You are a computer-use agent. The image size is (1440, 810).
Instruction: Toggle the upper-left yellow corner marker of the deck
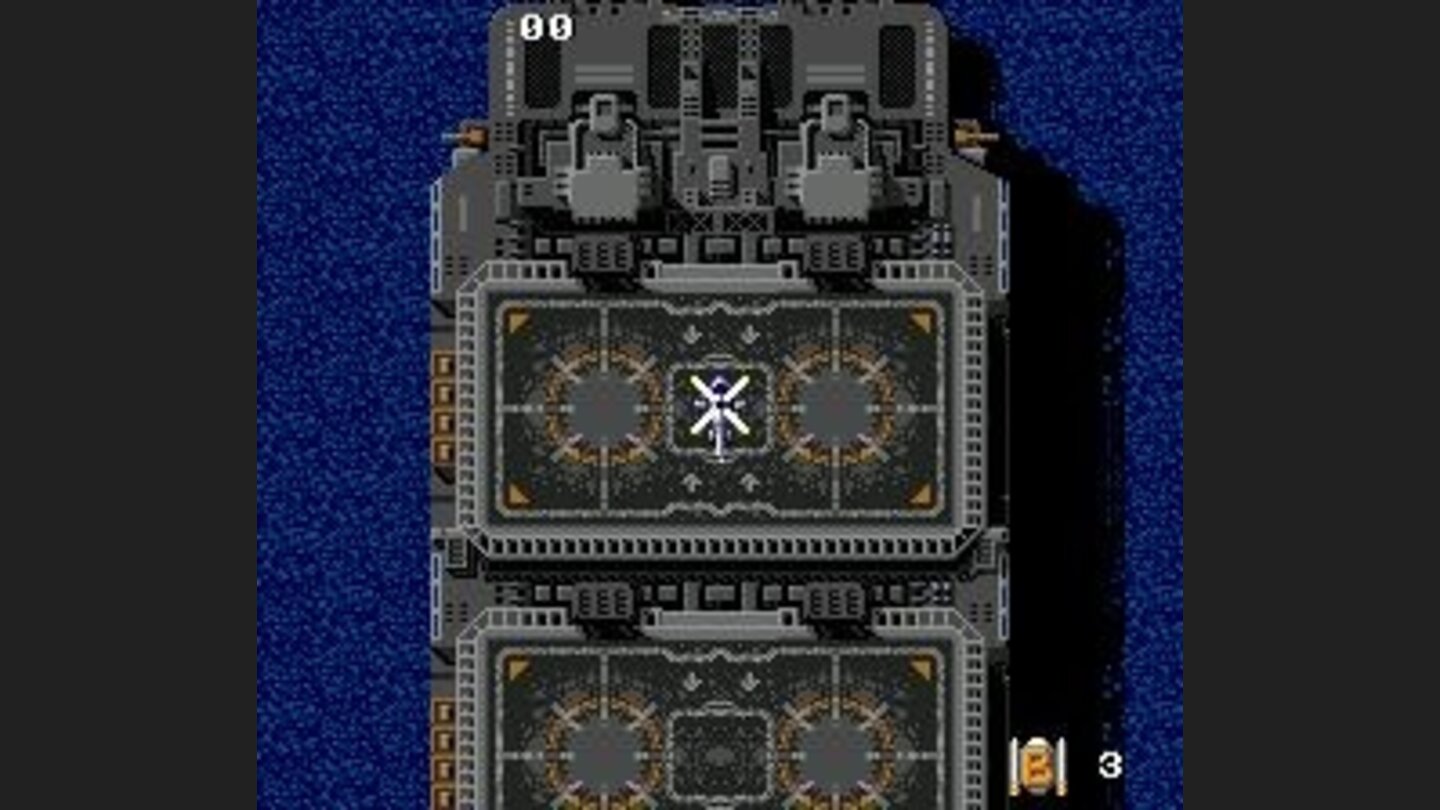[x=517, y=318]
